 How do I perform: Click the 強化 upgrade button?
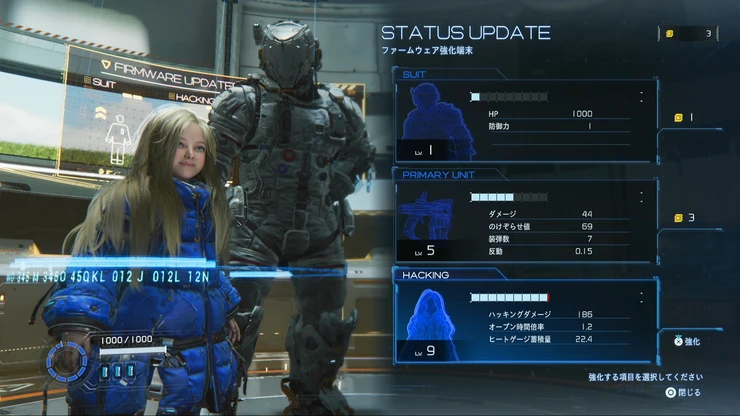[690, 341]
